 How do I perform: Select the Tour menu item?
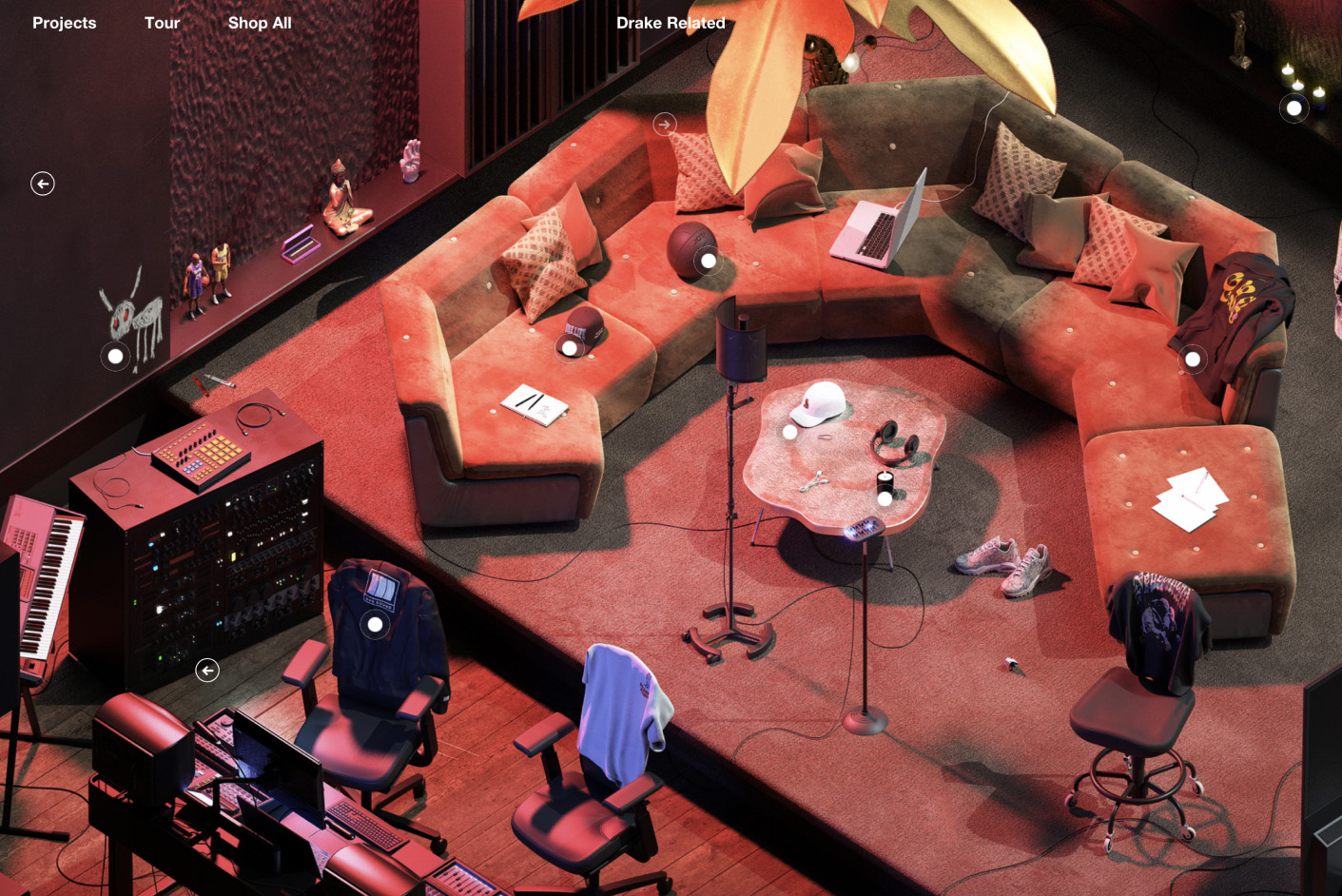pos(162,23)
